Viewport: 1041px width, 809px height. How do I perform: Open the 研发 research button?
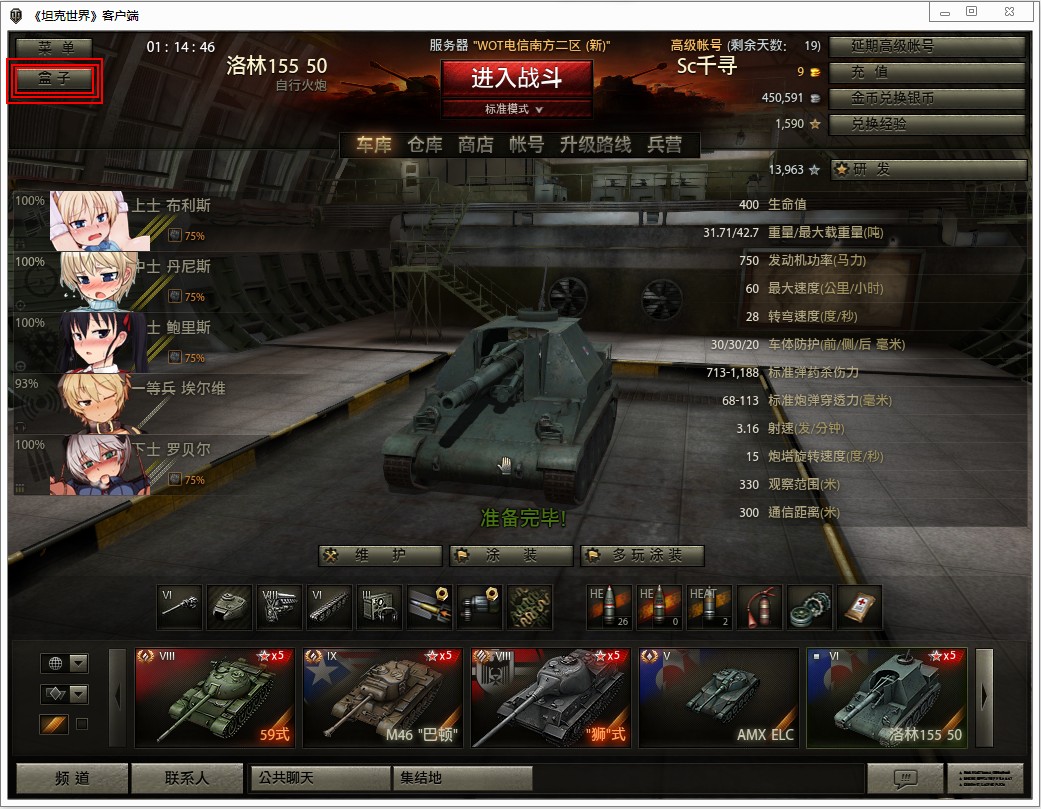pyautogui.click(x=929, y=170)
